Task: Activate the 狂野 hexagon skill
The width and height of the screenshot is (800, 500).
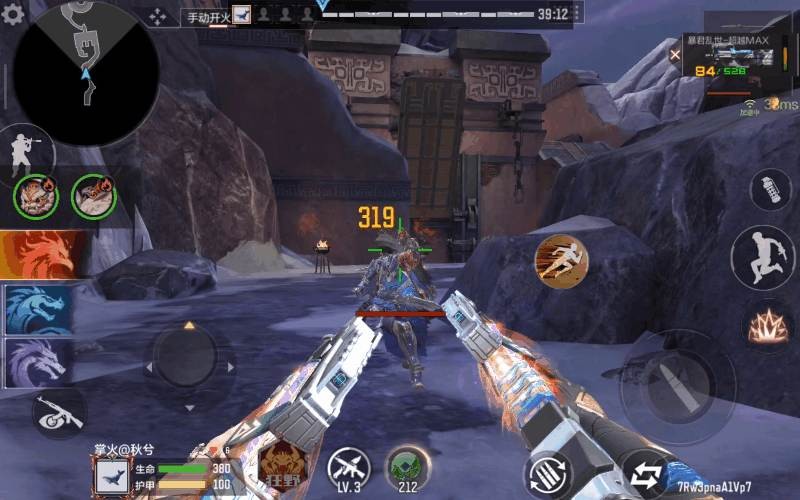Action: [281, 464]
